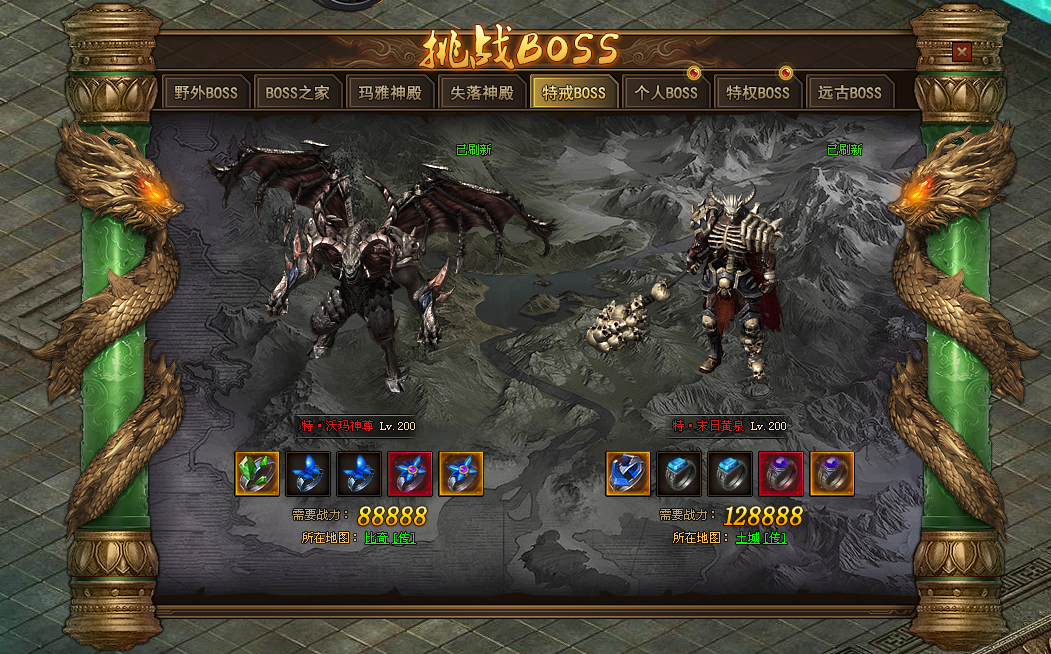Viewport: 1051px width, 654px height.
Task: Open the 个人BOSS tab
Action: [666, 93]
